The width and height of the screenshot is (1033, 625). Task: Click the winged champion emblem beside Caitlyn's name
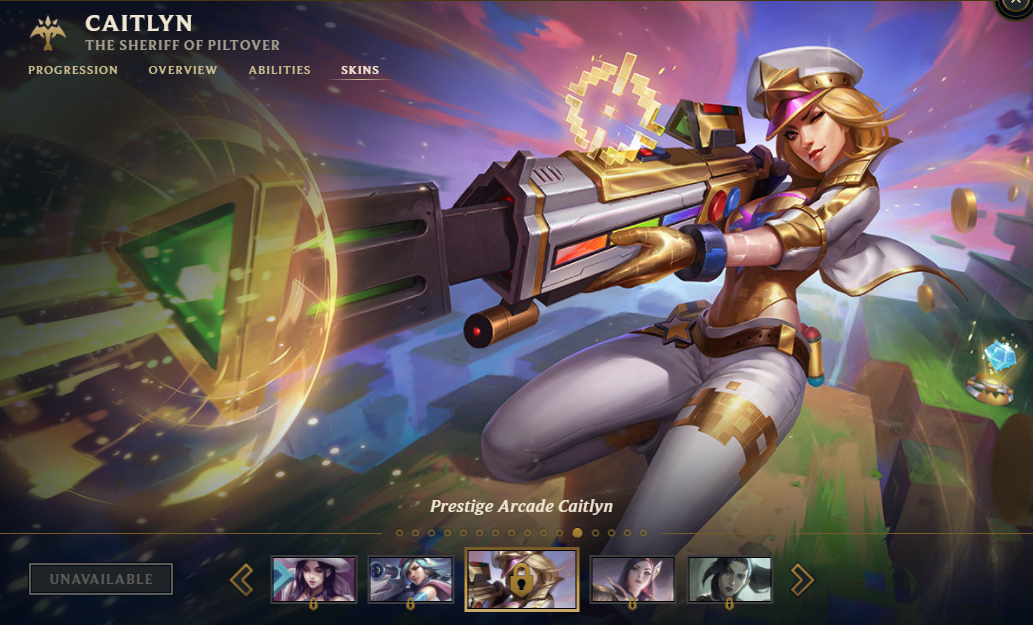coord(48,33)
